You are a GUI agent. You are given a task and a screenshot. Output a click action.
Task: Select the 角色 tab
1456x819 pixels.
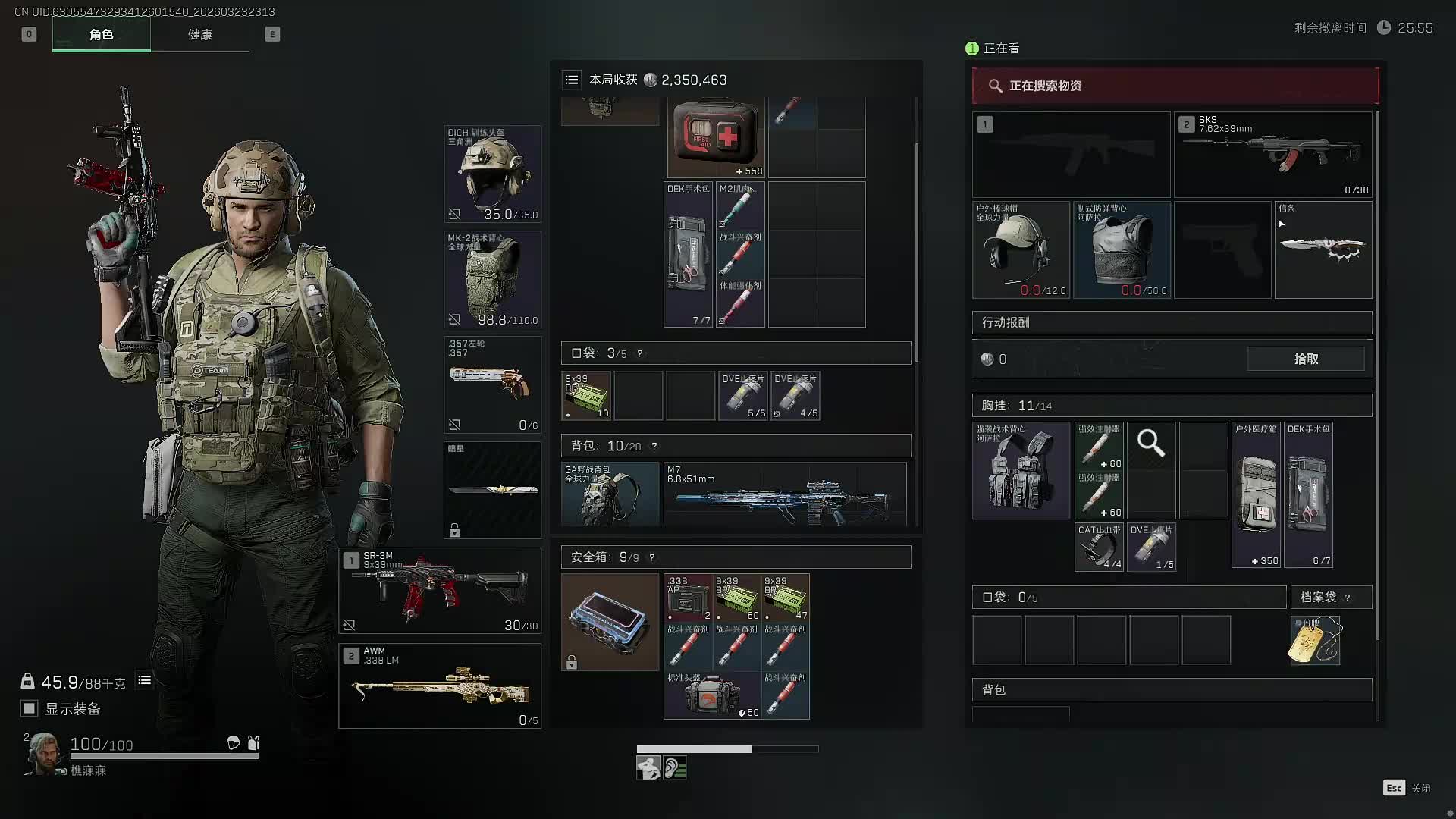(101, 35)
